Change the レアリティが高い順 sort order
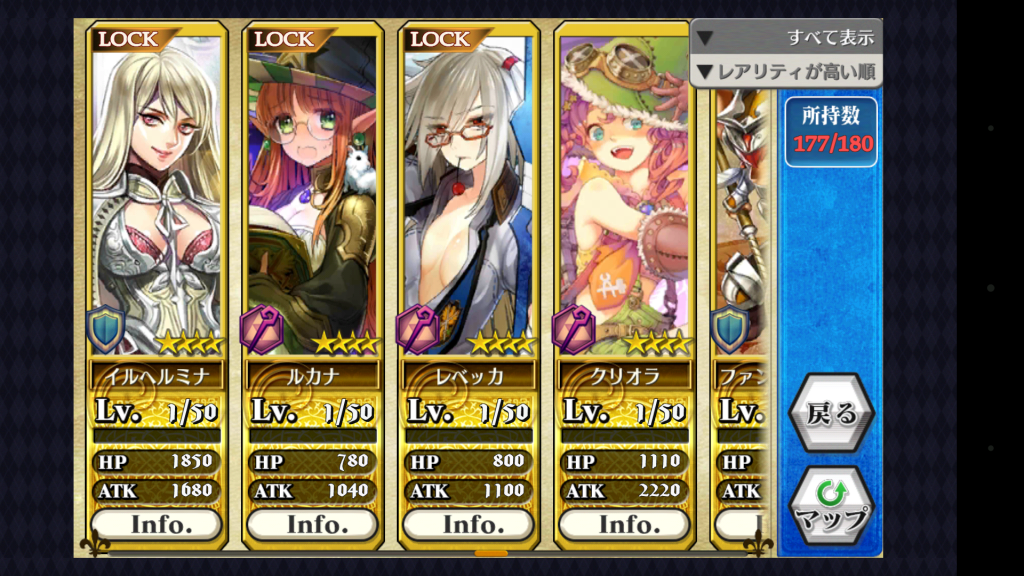The image size is (1024, 576). pyautogui.click(x=786, y=71)
